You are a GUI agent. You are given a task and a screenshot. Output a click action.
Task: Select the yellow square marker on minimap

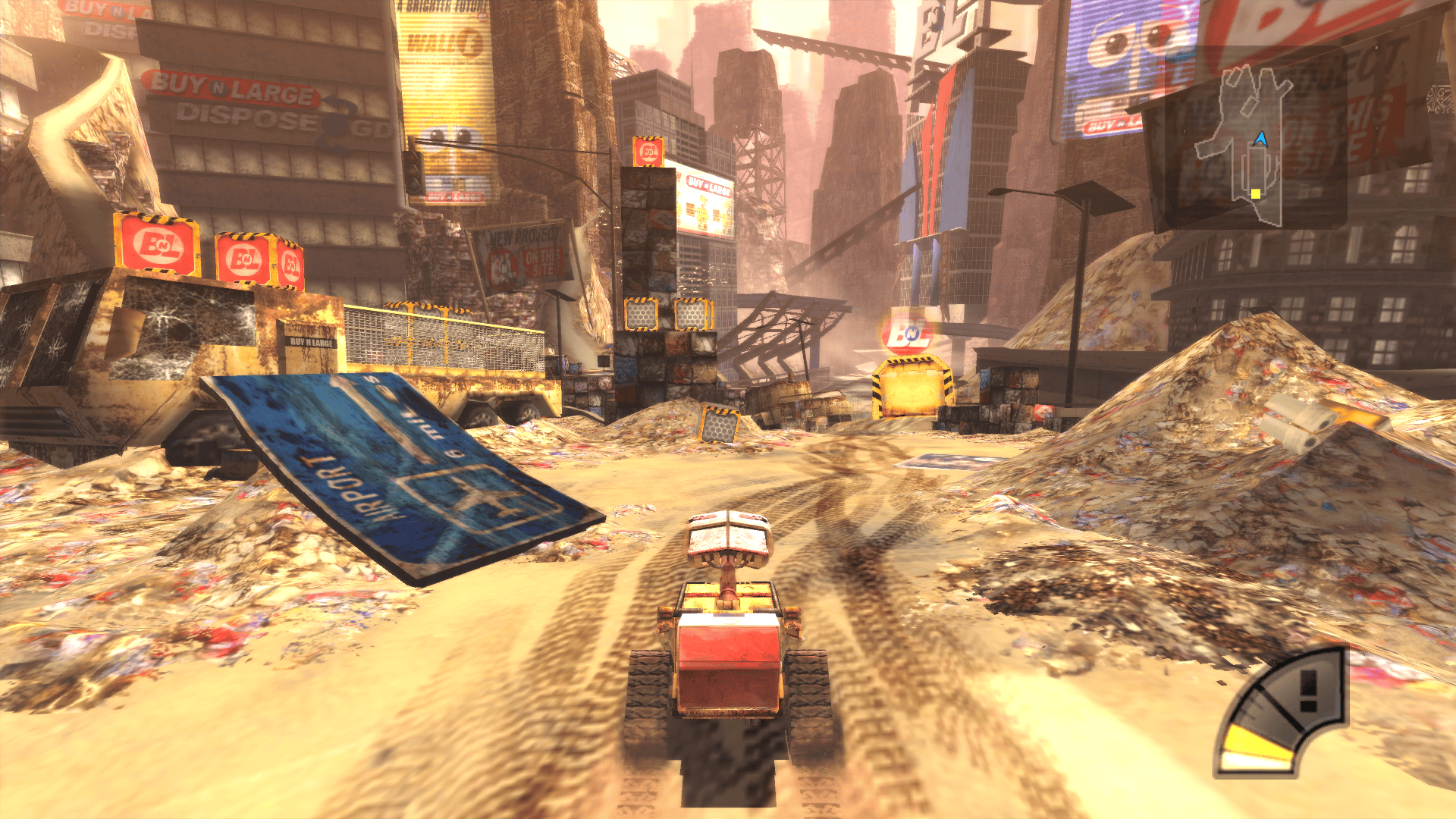tap(1255, 193)
